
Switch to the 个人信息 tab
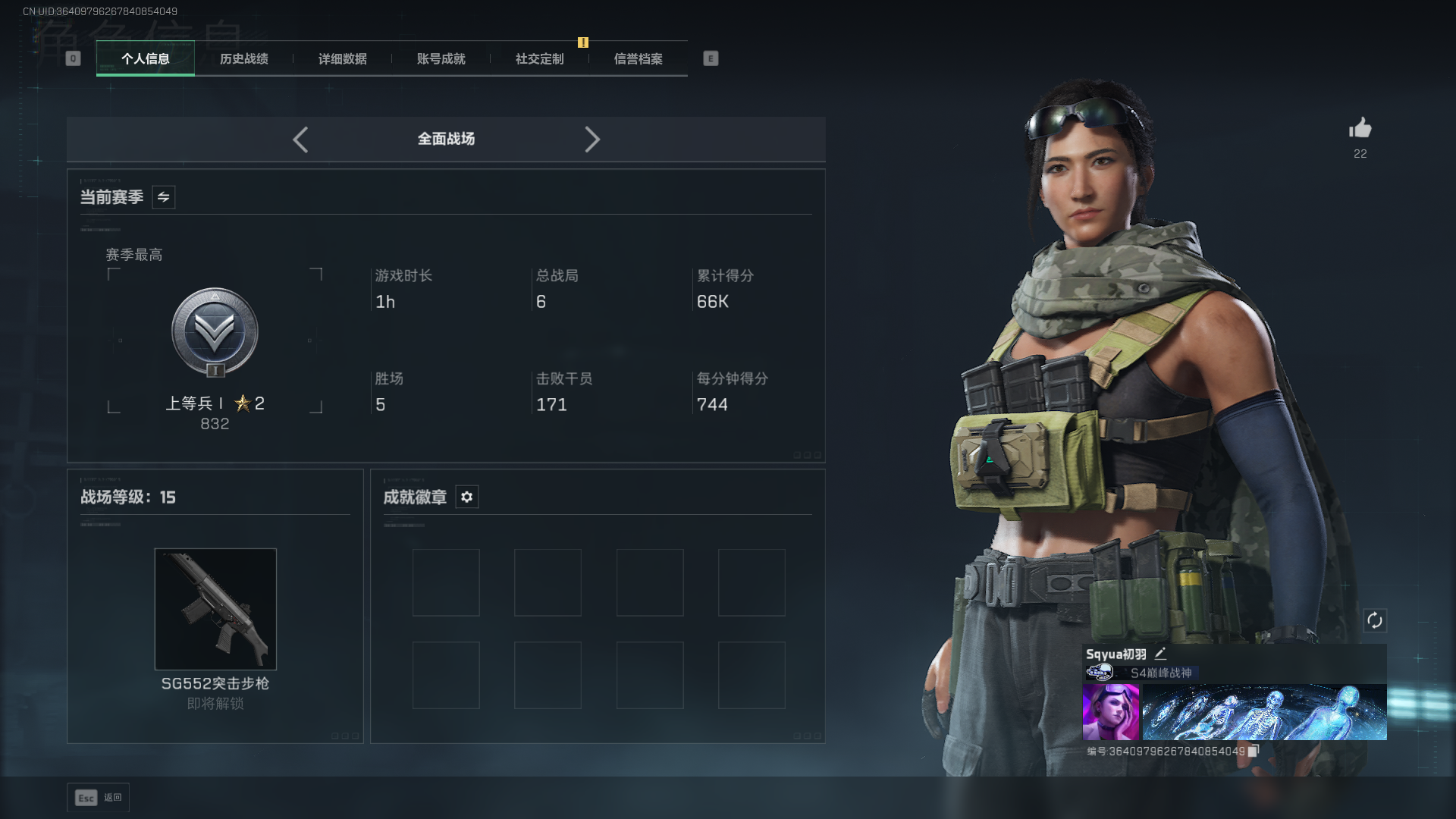click(x=146, y=59)
